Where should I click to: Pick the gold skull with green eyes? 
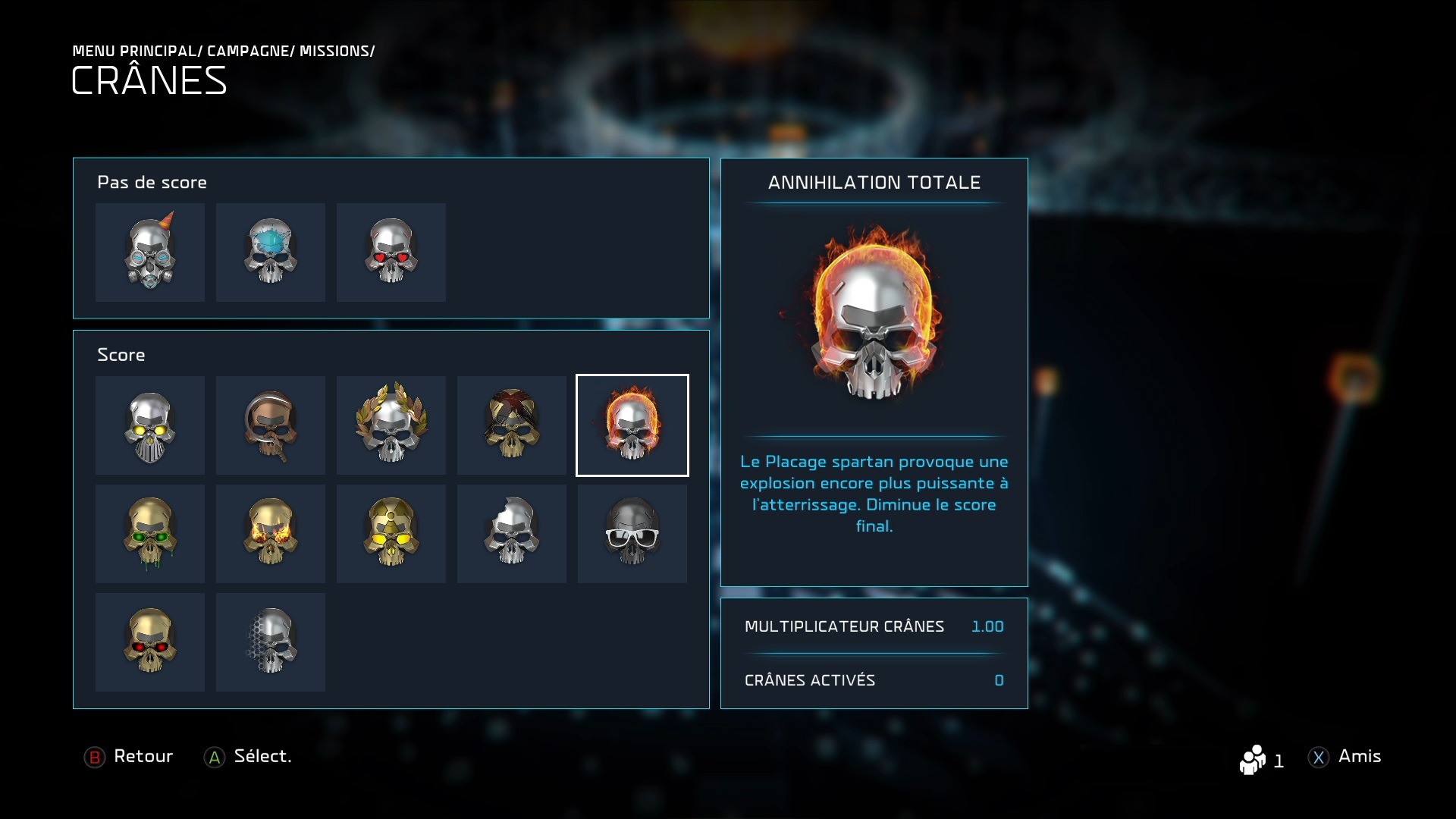coord(150,534)
